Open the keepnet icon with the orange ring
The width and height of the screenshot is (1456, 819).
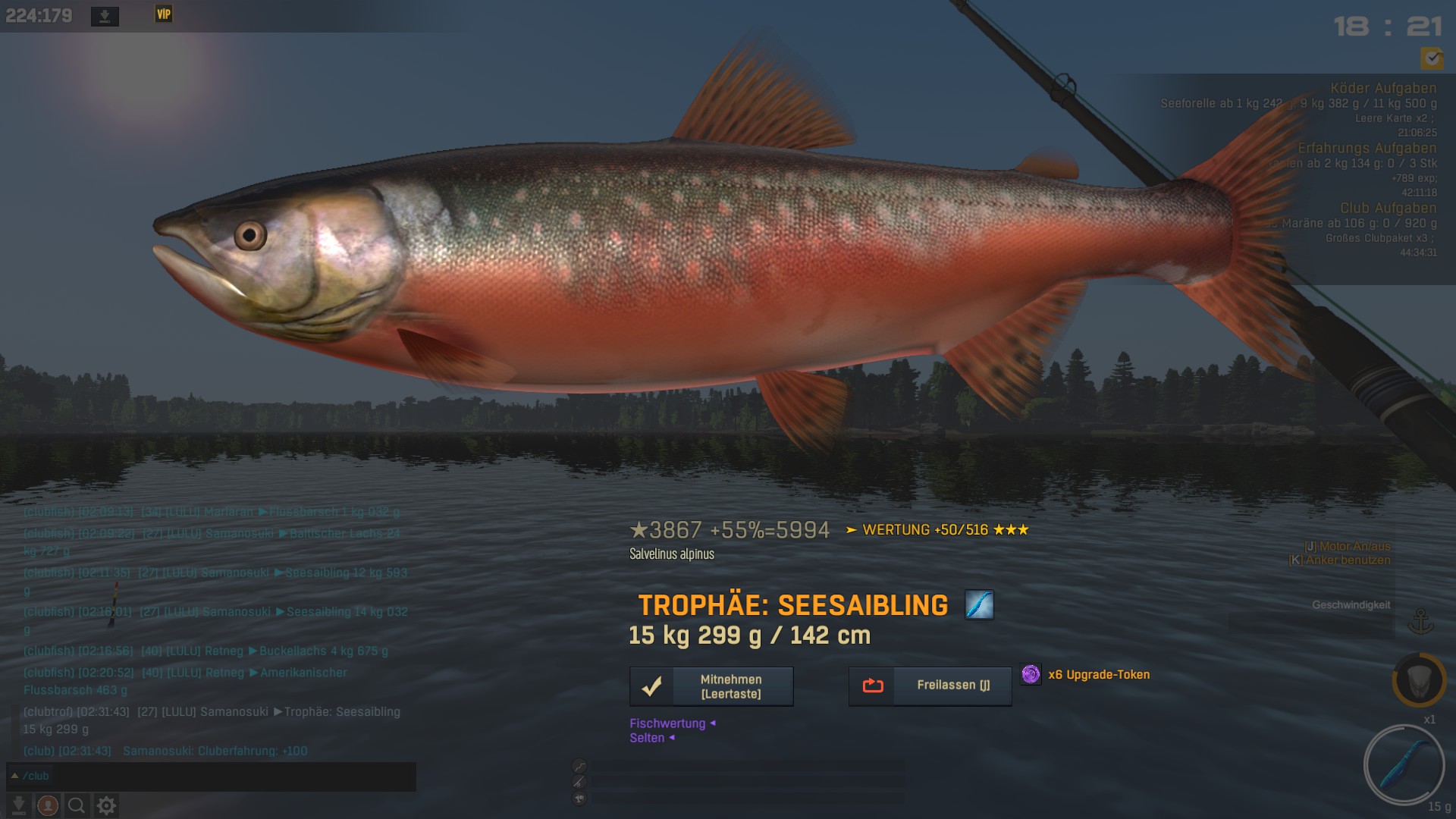click(x=1419, y=680)
